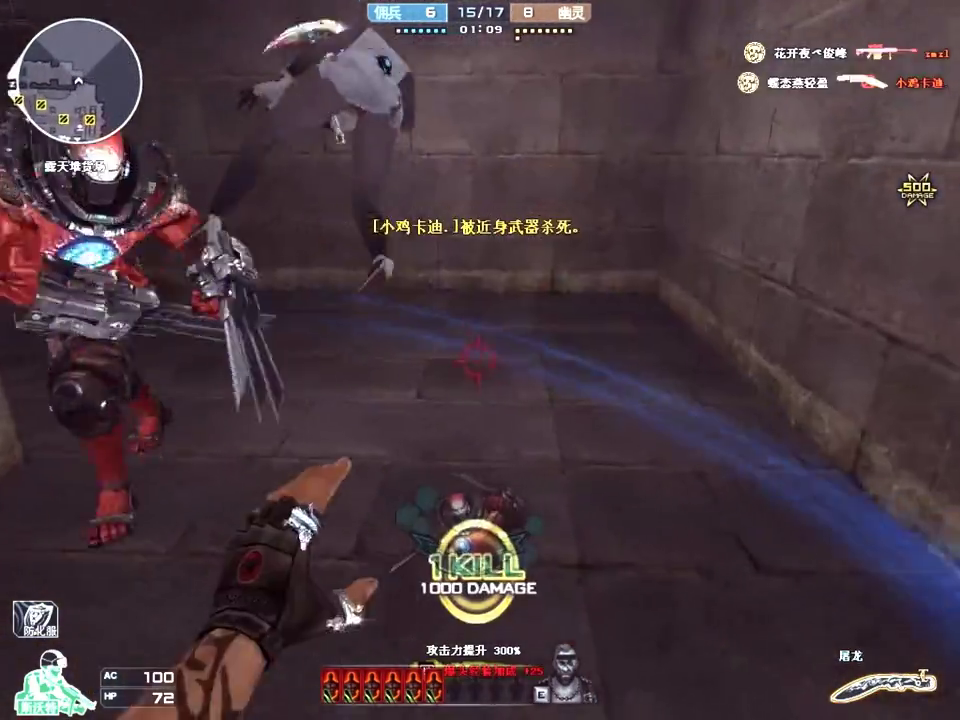Image resolution: width=960 pixels, height=720 pixels.
Task: Click the 1 Kill medal badge
Action: pyautogui.click(x=477, y=560)
